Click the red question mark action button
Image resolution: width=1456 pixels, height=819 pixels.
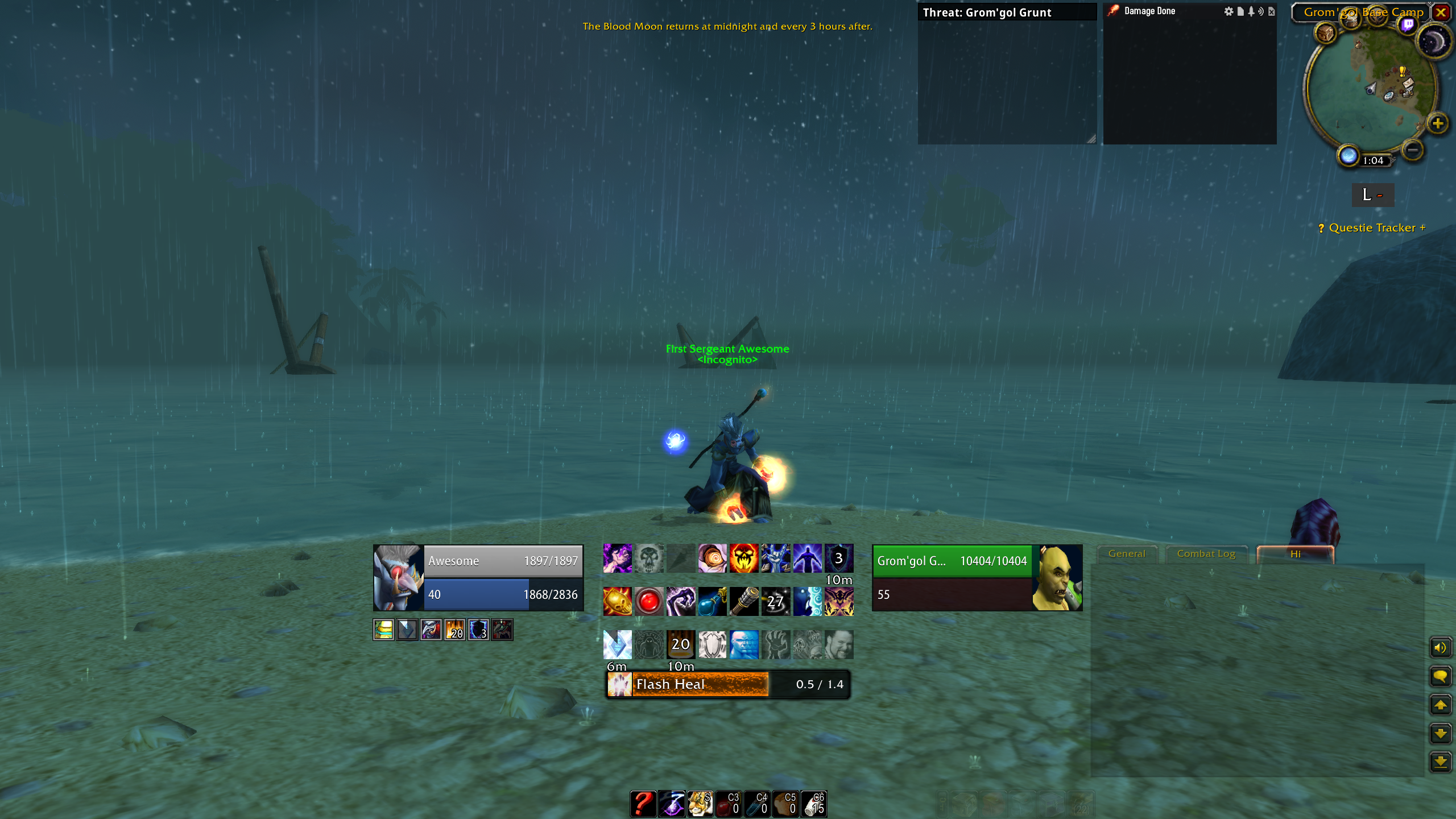[643, 804]
